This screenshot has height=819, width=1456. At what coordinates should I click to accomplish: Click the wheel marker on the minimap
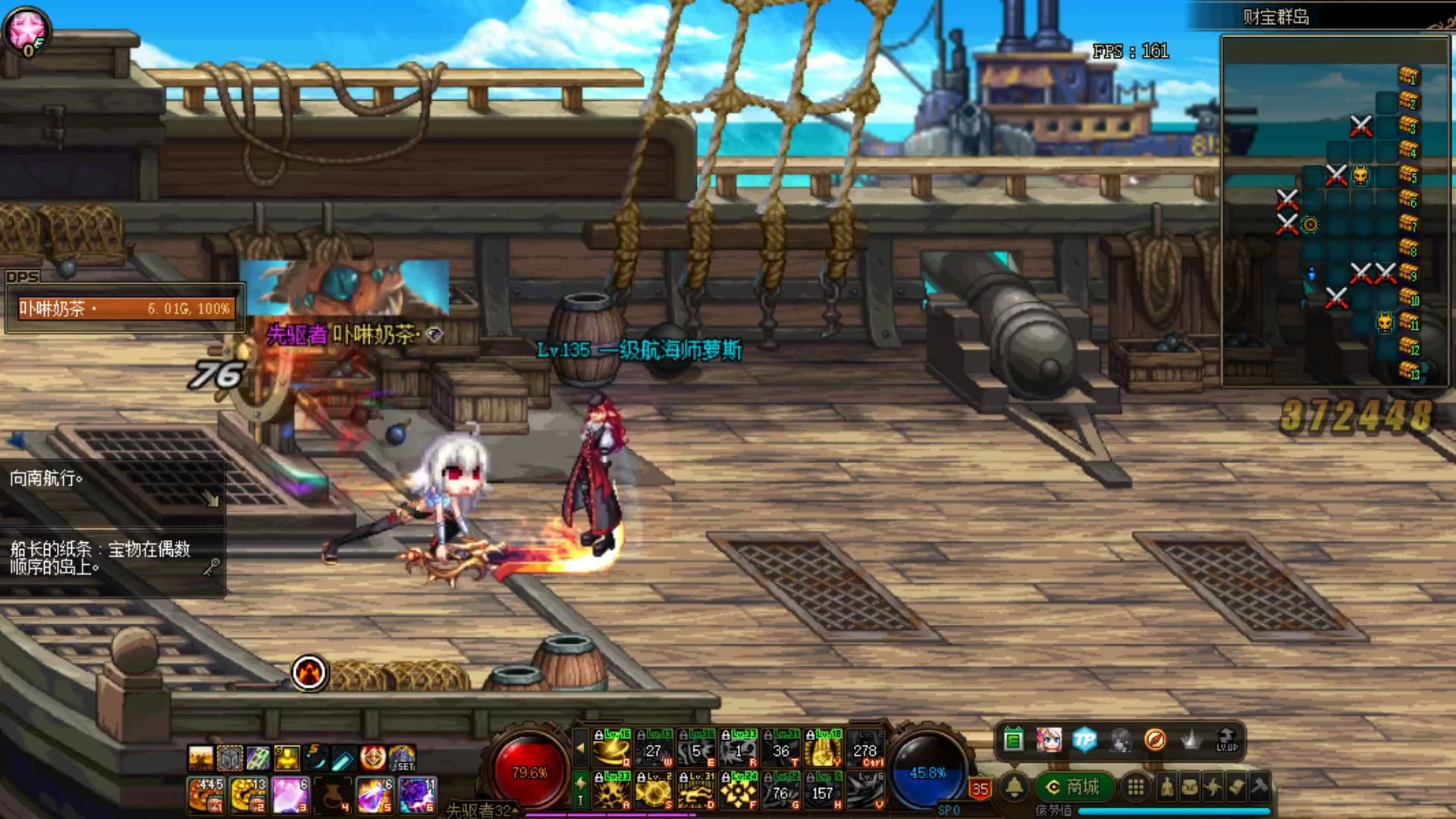pos(1310,224)
